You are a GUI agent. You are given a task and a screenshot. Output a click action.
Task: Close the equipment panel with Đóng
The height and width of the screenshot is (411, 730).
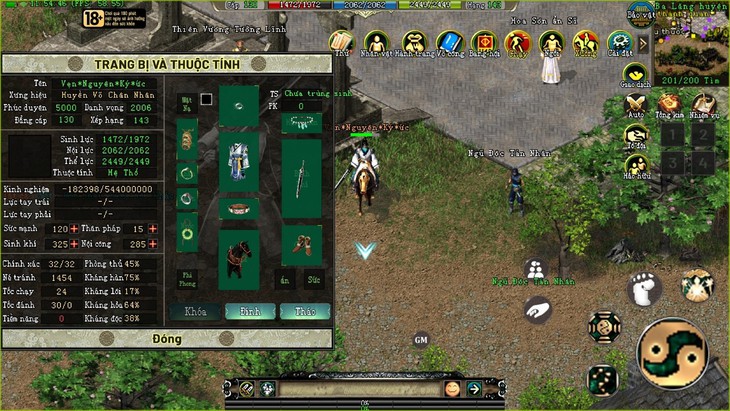pyautogui.click(x=166, y=339)
